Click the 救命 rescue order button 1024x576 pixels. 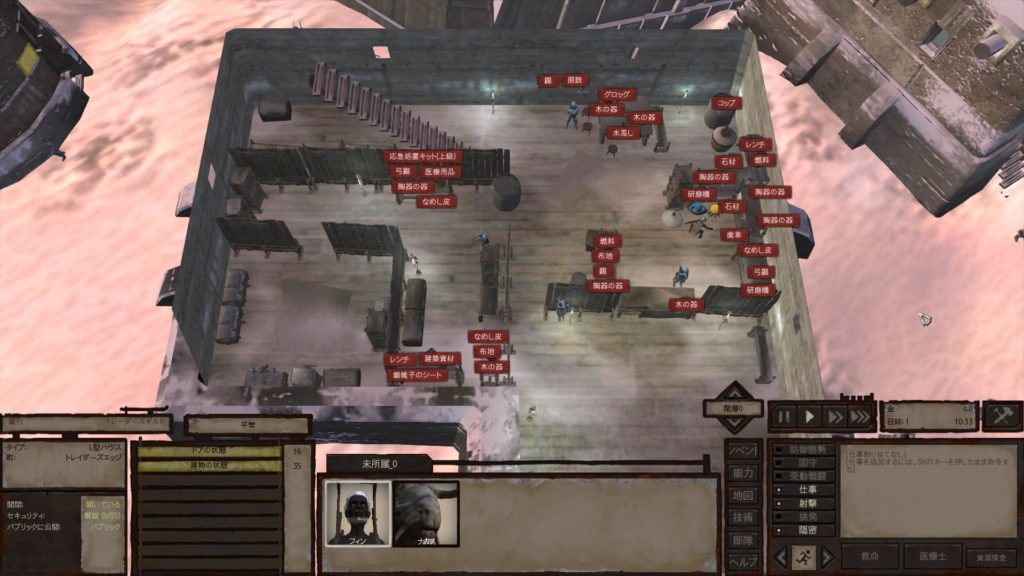pyautogui.click(x=869, y=556)
